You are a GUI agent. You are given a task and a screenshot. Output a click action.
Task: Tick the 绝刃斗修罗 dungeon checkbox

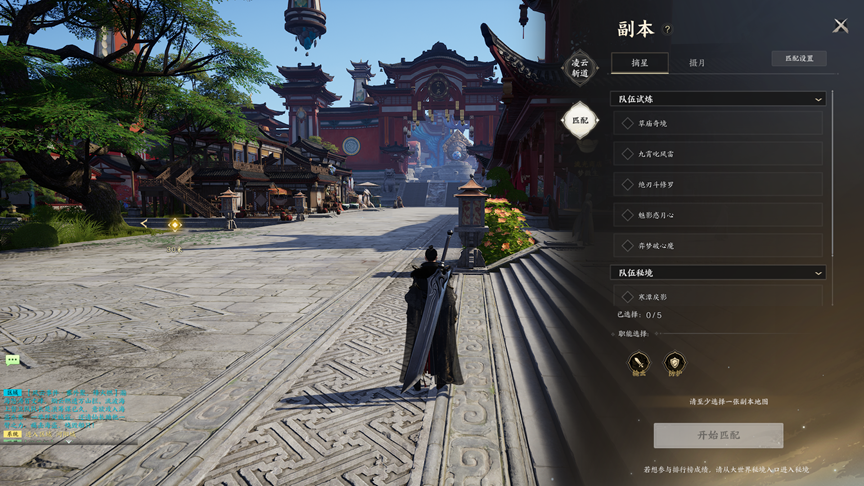628,185
